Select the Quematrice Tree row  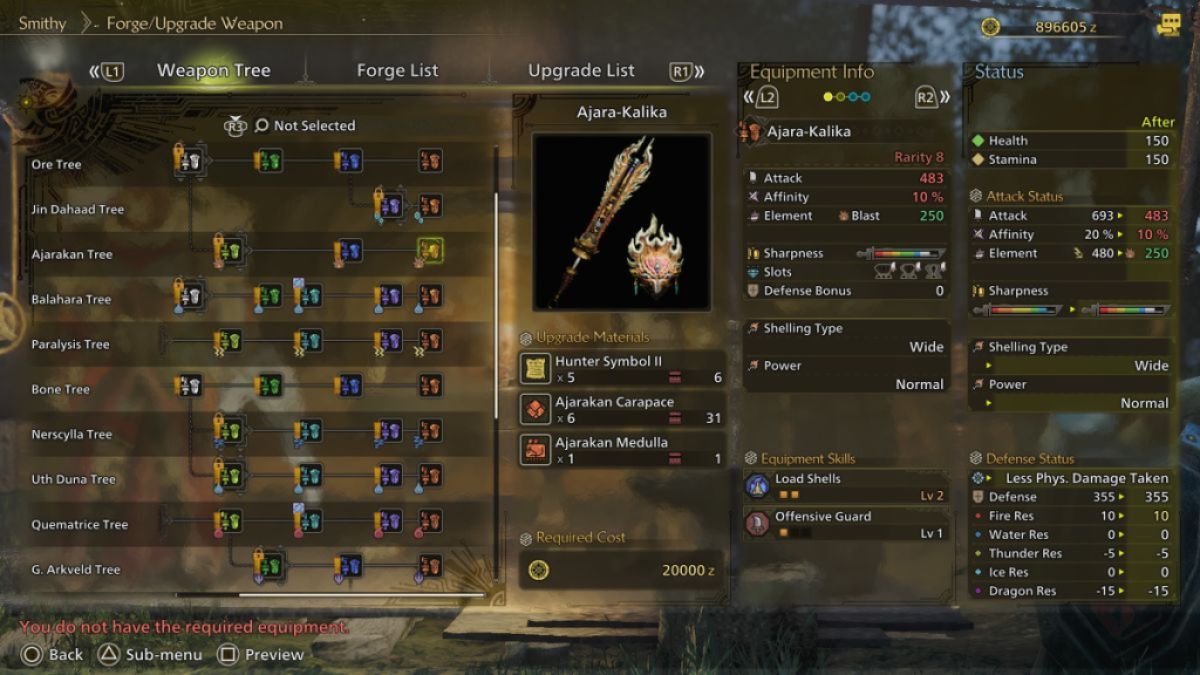click(79, 524)
